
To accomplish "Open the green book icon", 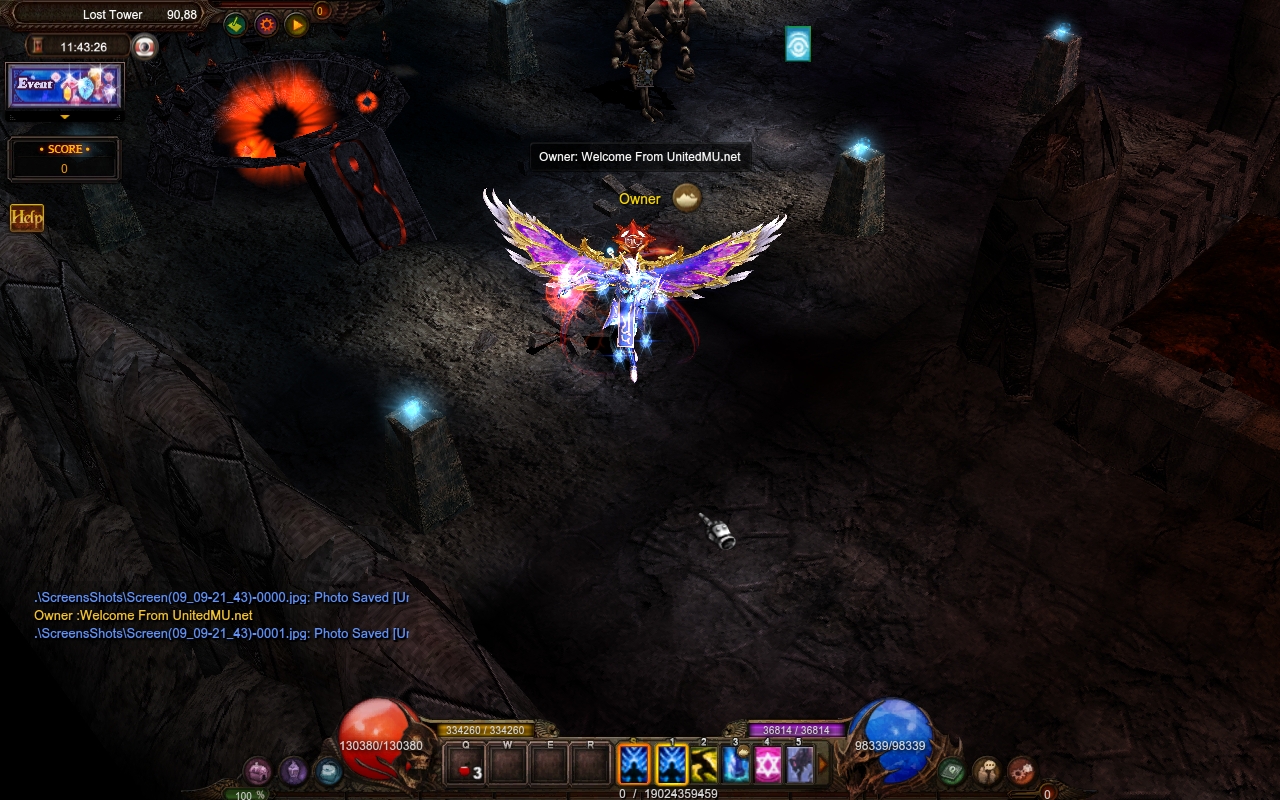I will (x=951, y=771).
